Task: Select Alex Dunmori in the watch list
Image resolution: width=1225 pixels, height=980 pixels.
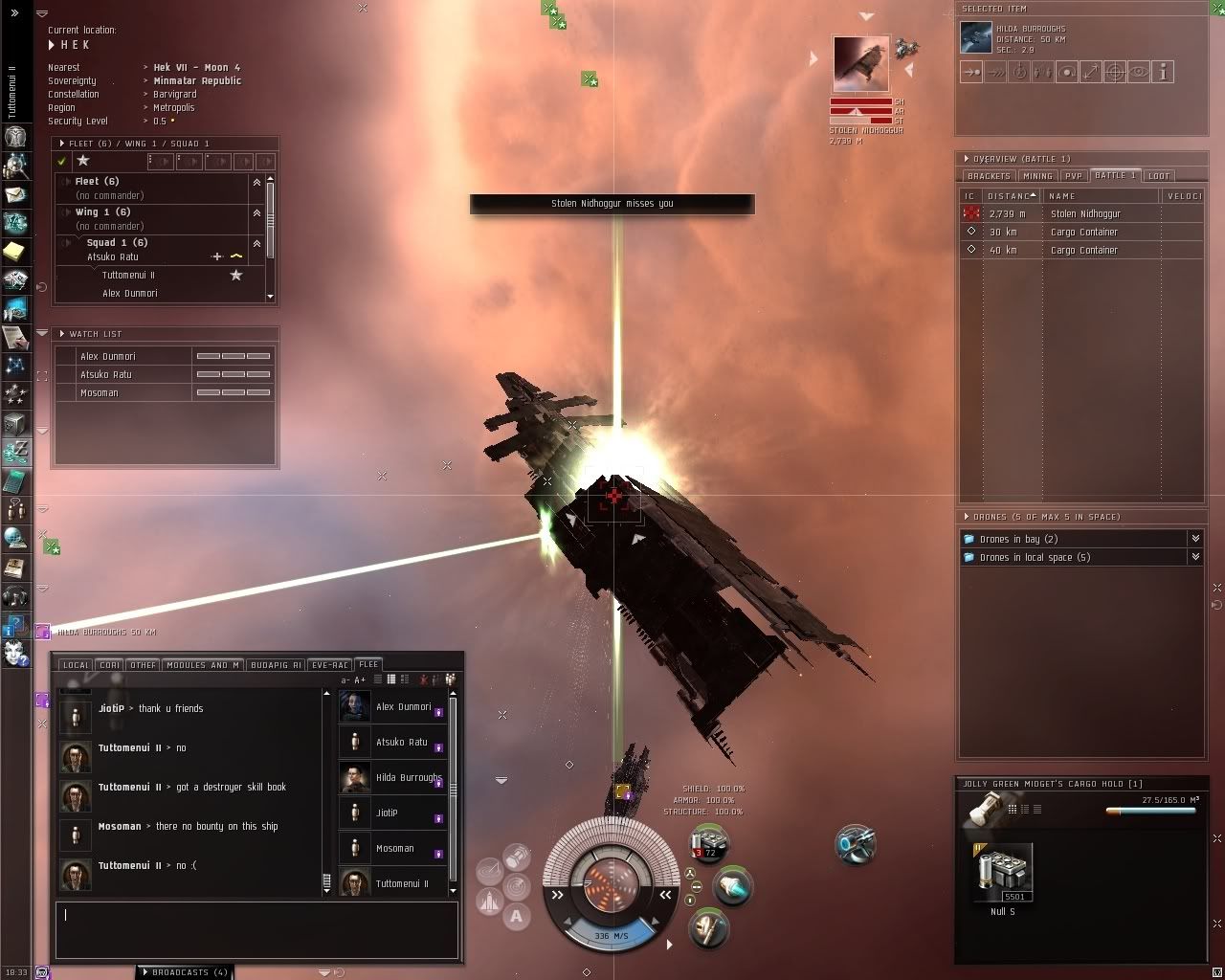Action: (108, 357)
